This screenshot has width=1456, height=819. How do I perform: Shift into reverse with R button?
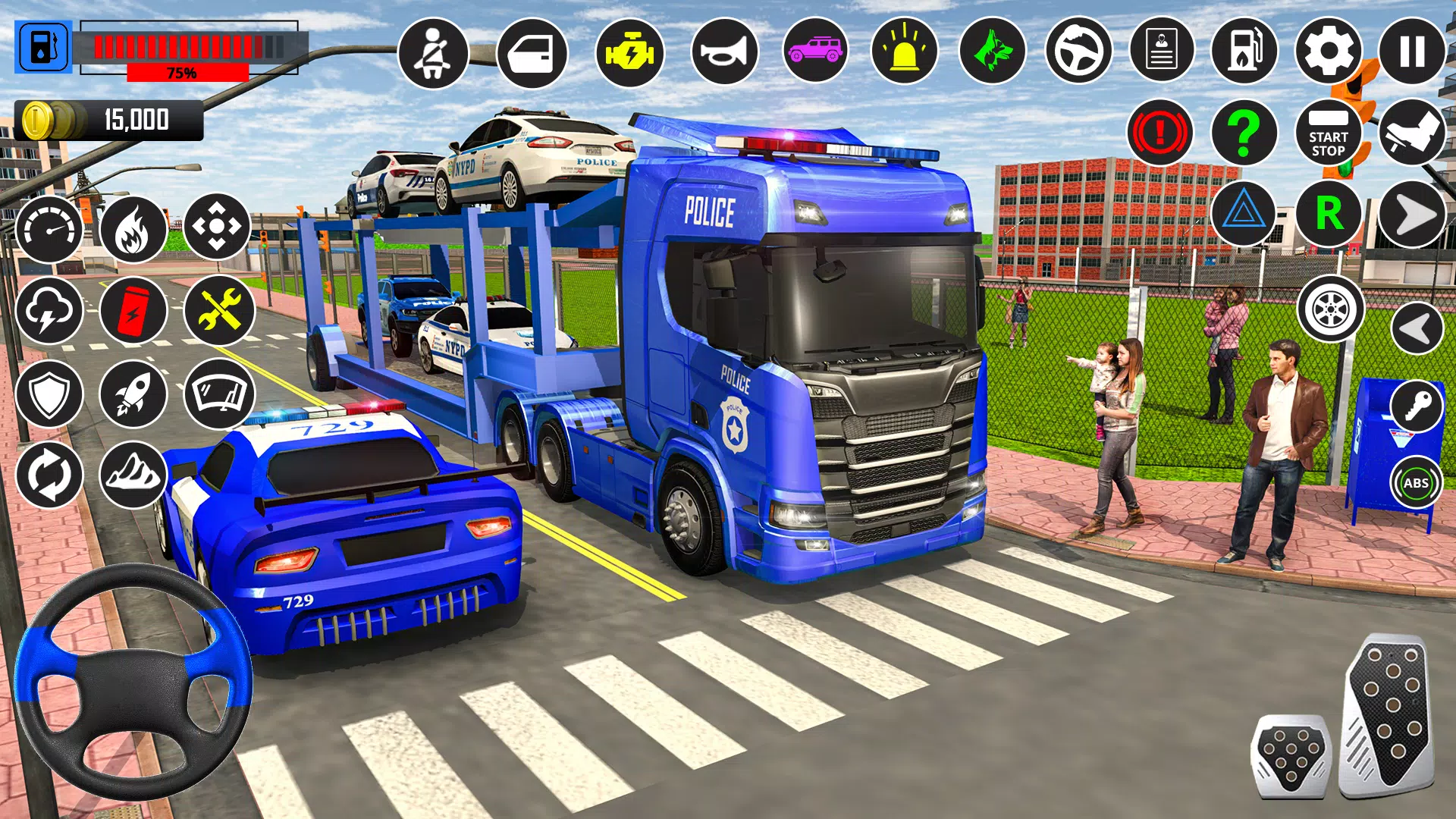coord(1328,214)
